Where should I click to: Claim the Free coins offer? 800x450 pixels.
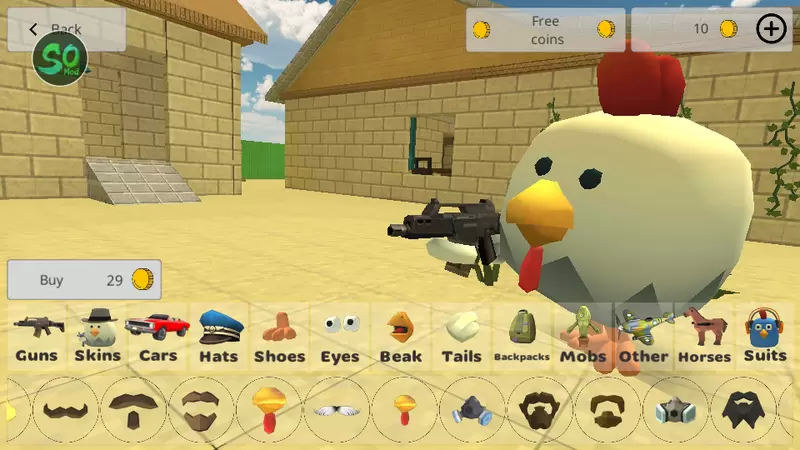pos(546,30)
